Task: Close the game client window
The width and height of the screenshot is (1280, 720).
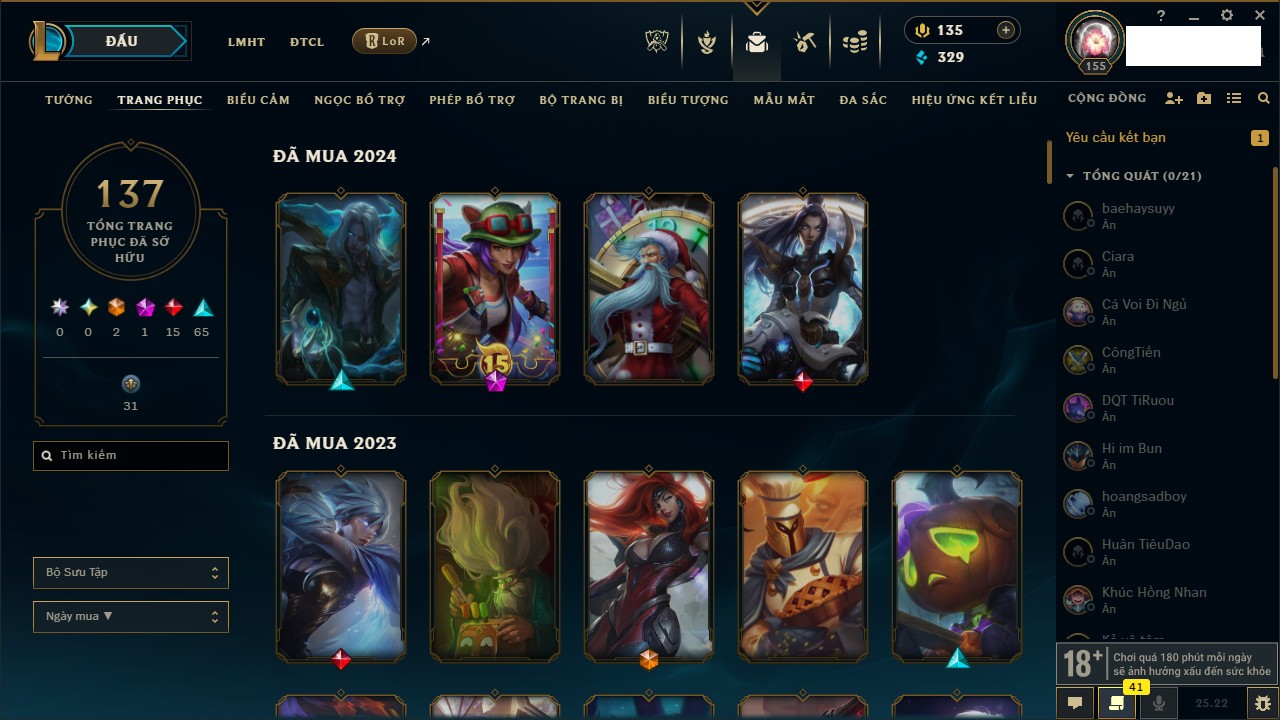Action: pos(1260,16)
